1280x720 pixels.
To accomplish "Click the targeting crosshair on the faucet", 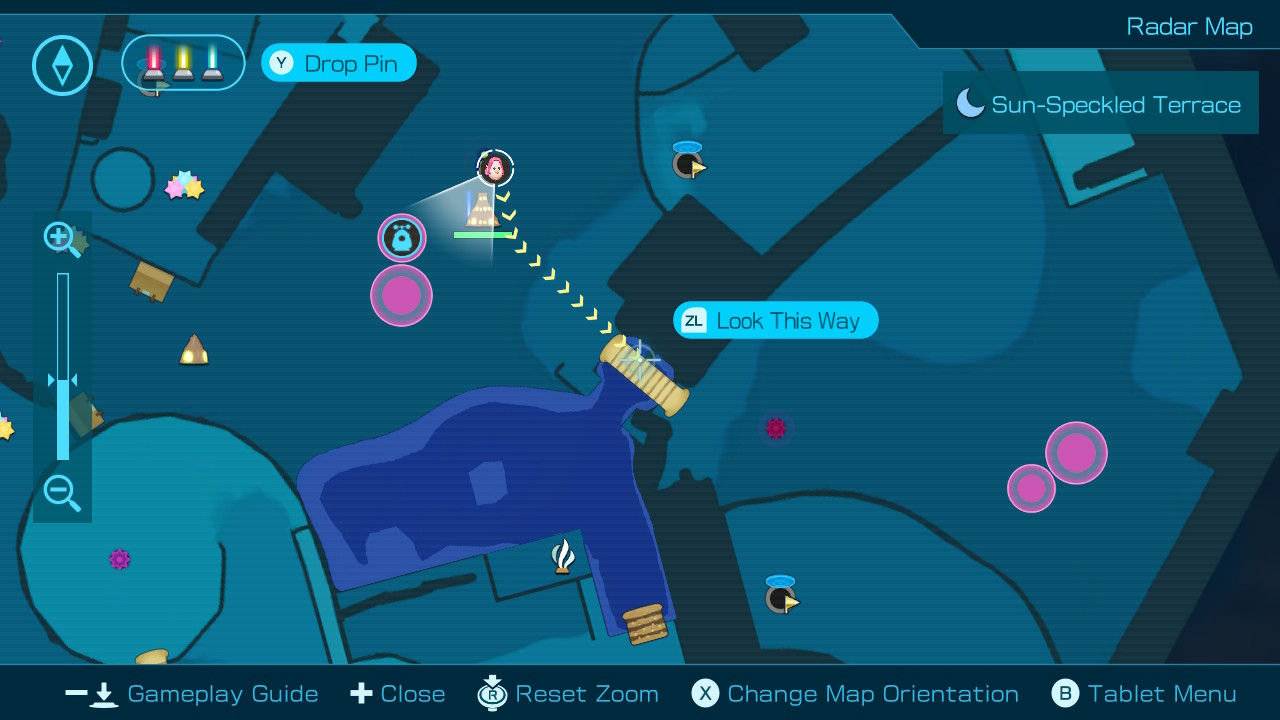I will pyautogui.click(x=640, y=360).
